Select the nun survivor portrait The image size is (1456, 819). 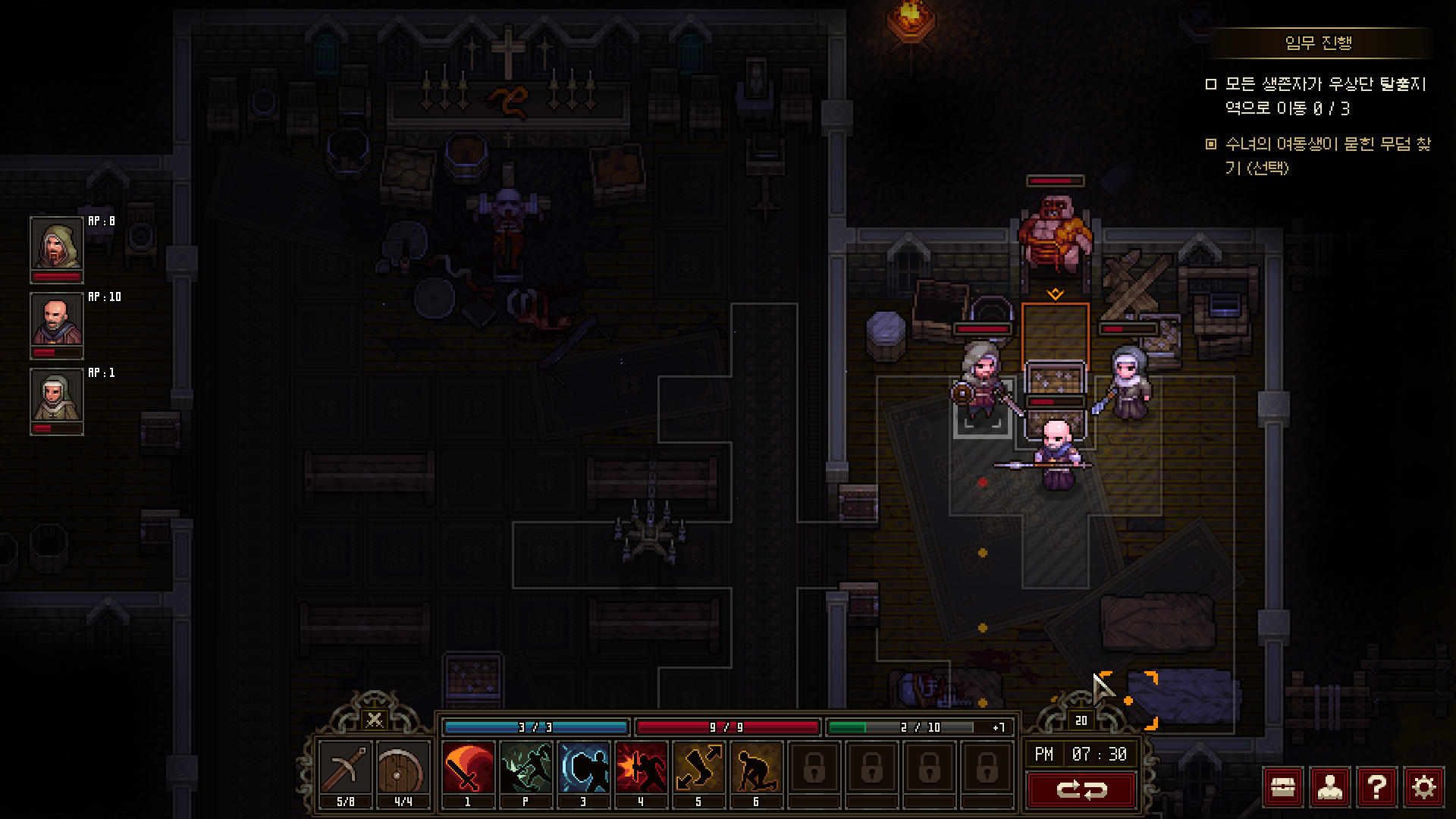pos(56,396)
